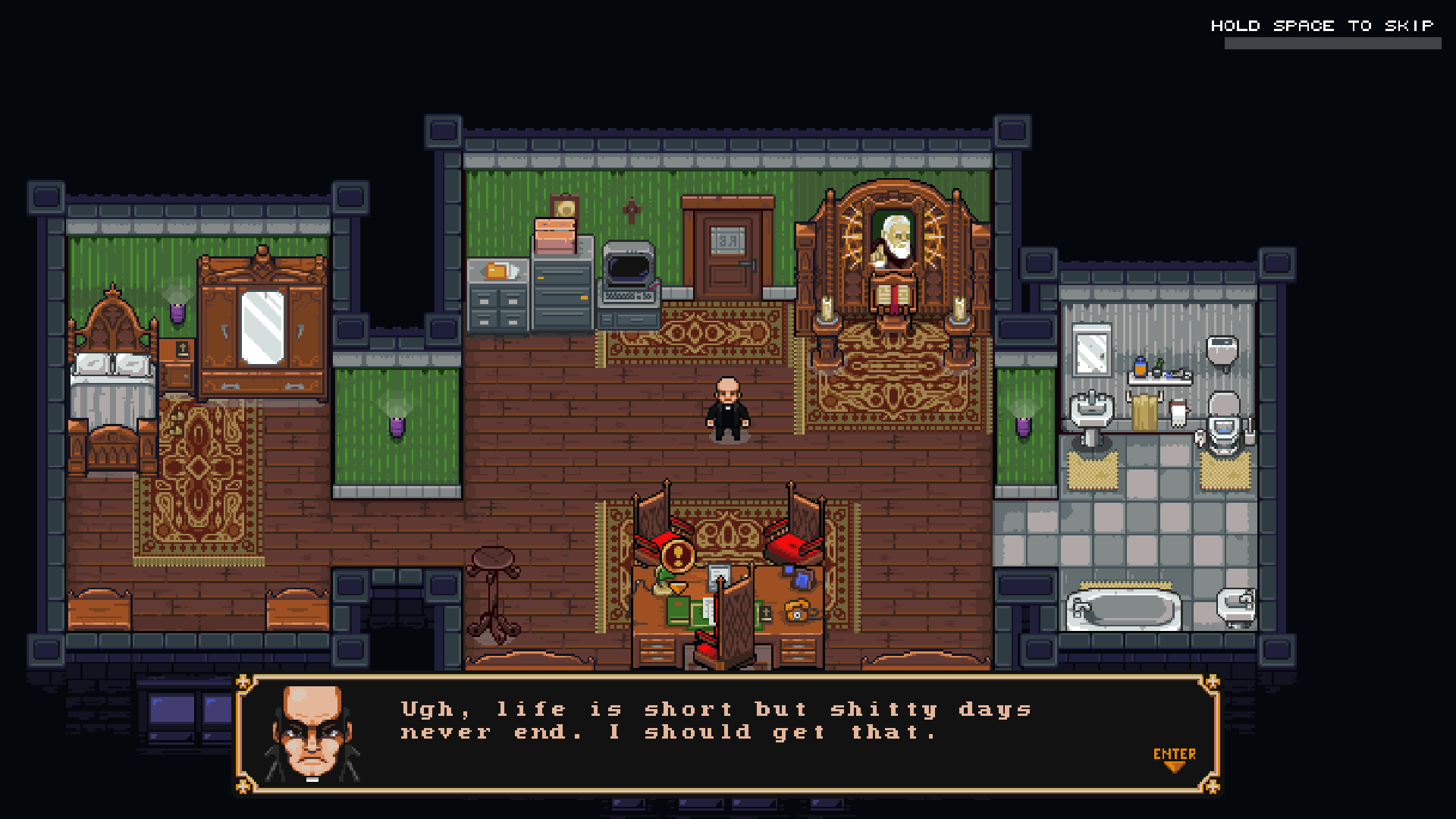Advance the priest's dialogue text box
Viewport: 1456px width, 819px height.
point(726,733)
